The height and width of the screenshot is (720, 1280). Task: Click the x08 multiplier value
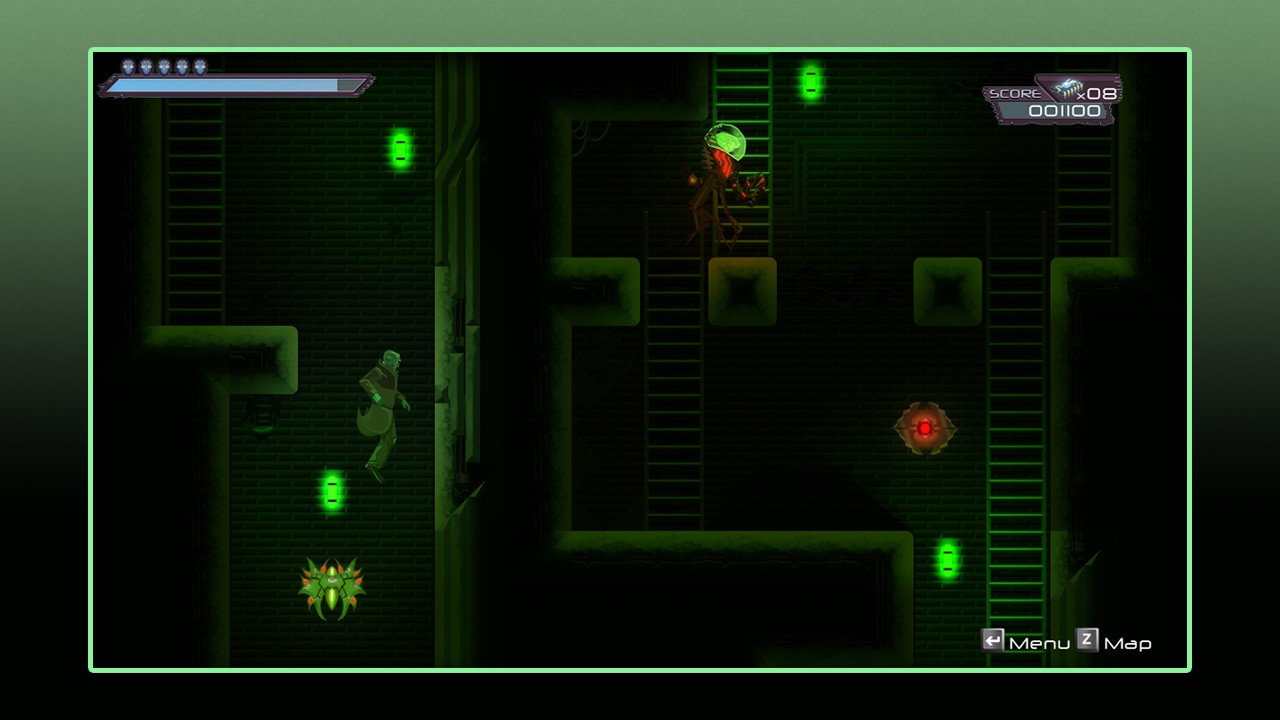tap(1098, 93)
